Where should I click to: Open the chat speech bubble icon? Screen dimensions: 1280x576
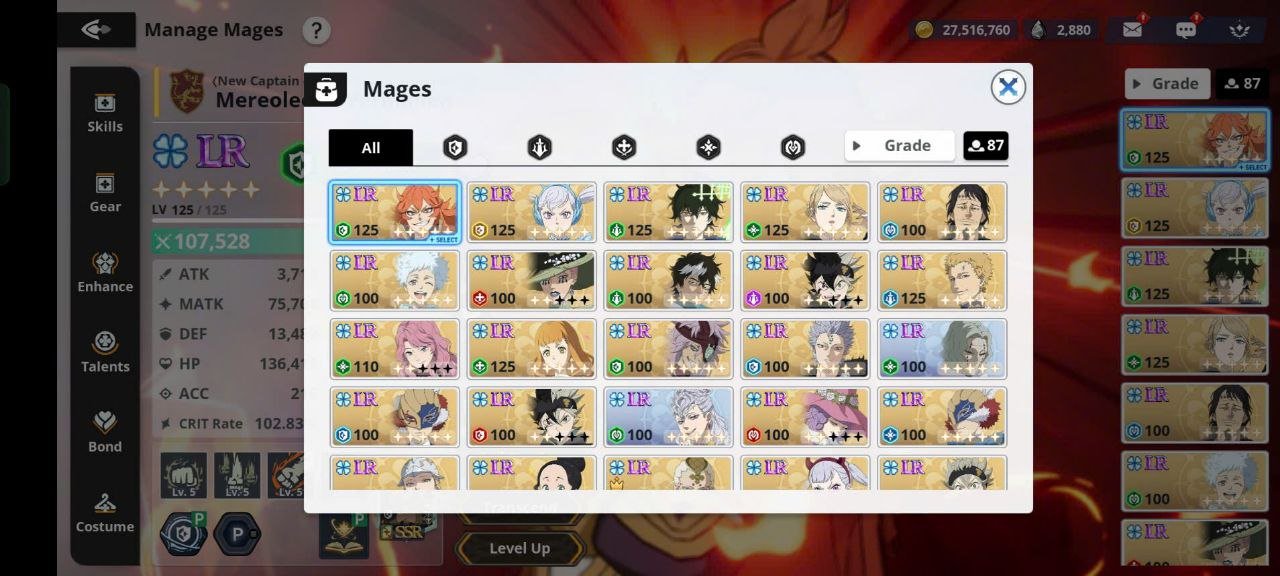coord(1186,30)
